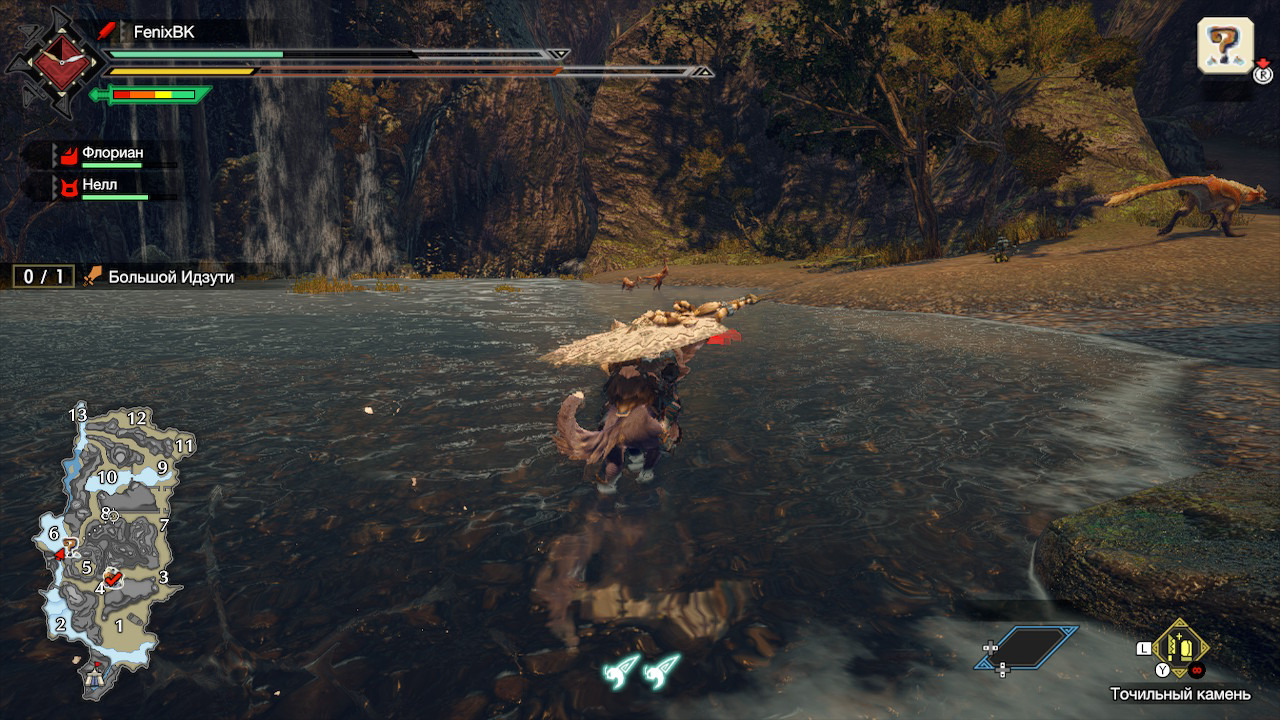The width and height of the screenshot is (1280, 720).
Task: Select the Точильный камень item slot
Action: 1180,650
